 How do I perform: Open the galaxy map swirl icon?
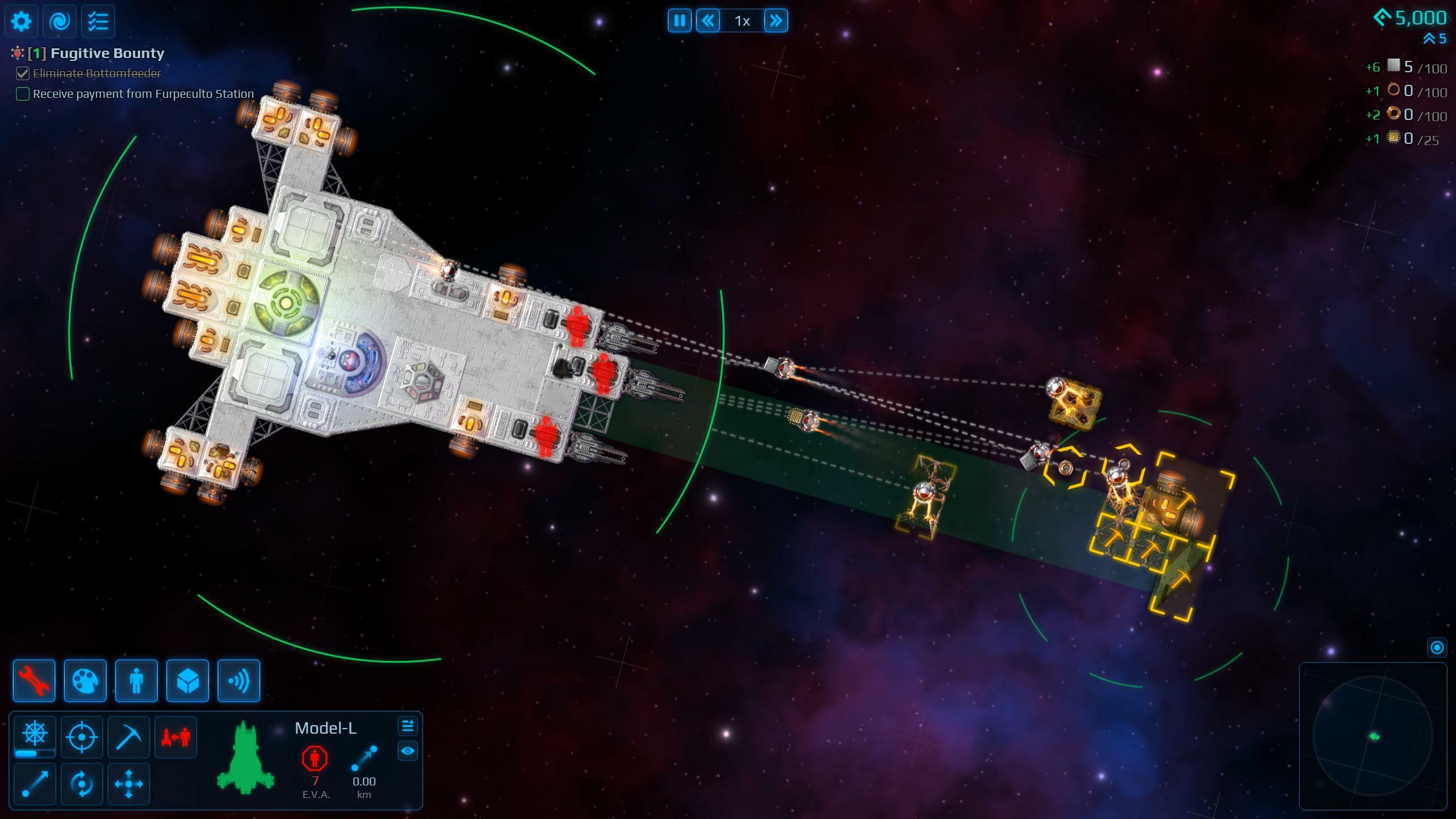60,22
